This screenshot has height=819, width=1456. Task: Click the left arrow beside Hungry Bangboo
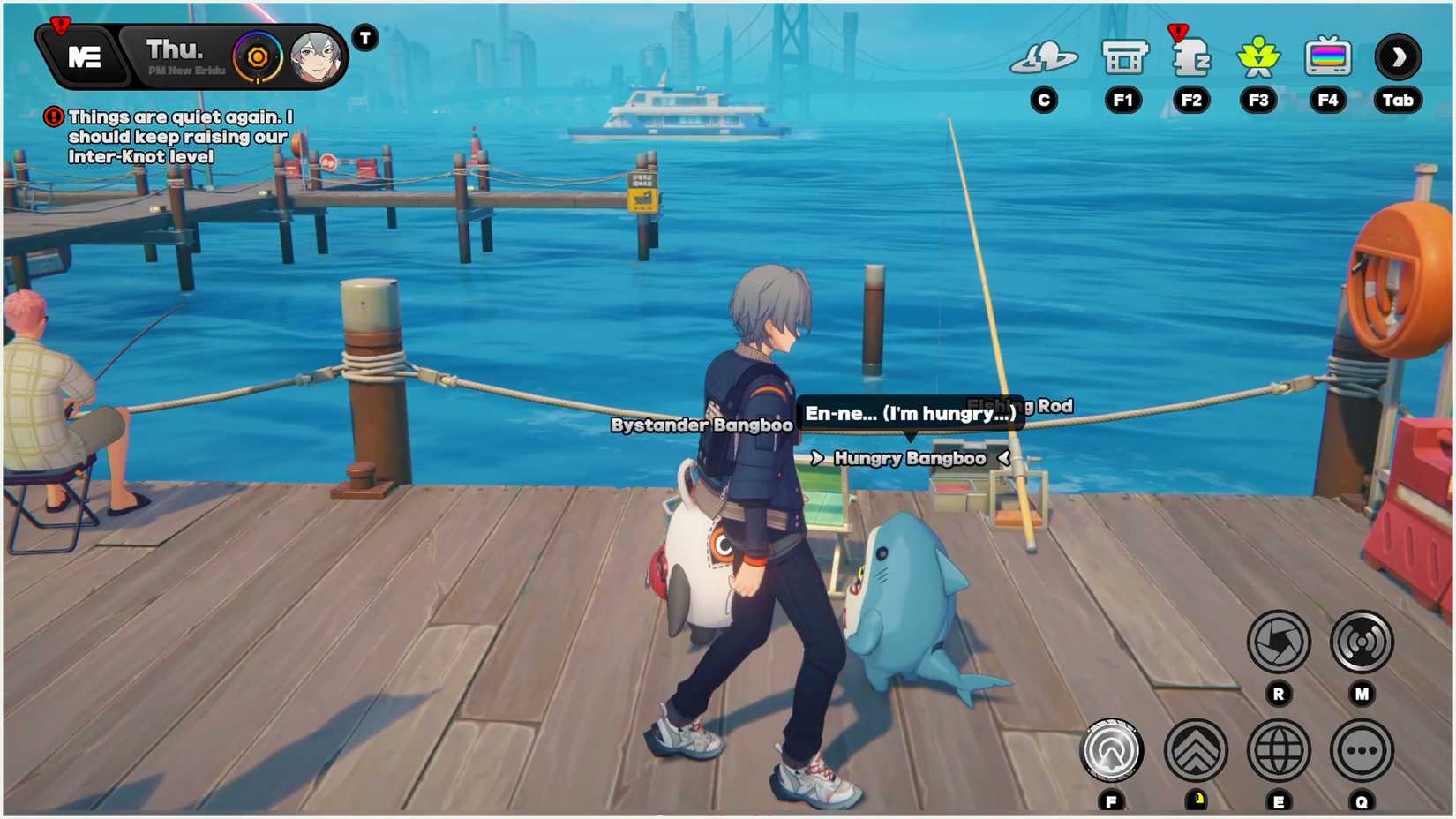pyautogui.click(x=818, y=458)
